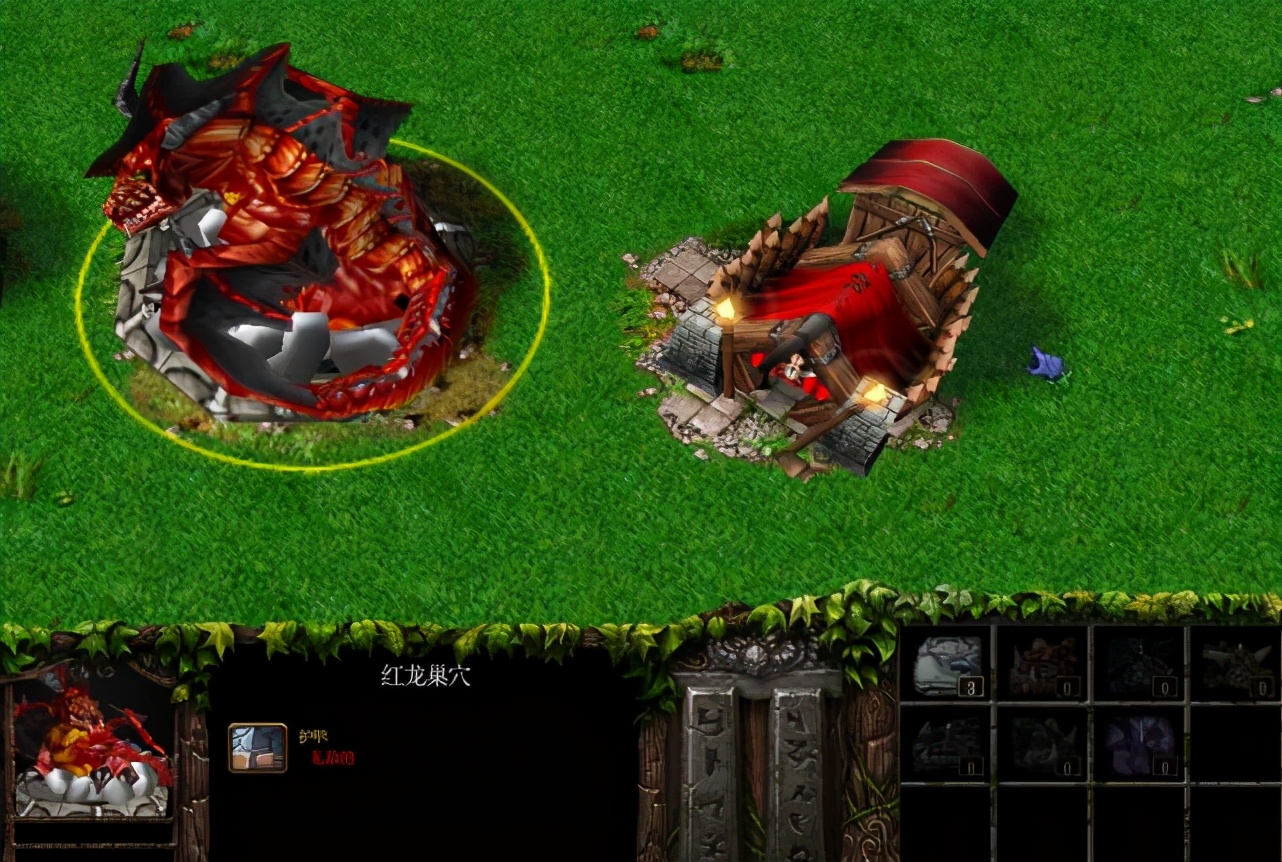Click the zero badge on the red dragon icon

coord(1067,685)
